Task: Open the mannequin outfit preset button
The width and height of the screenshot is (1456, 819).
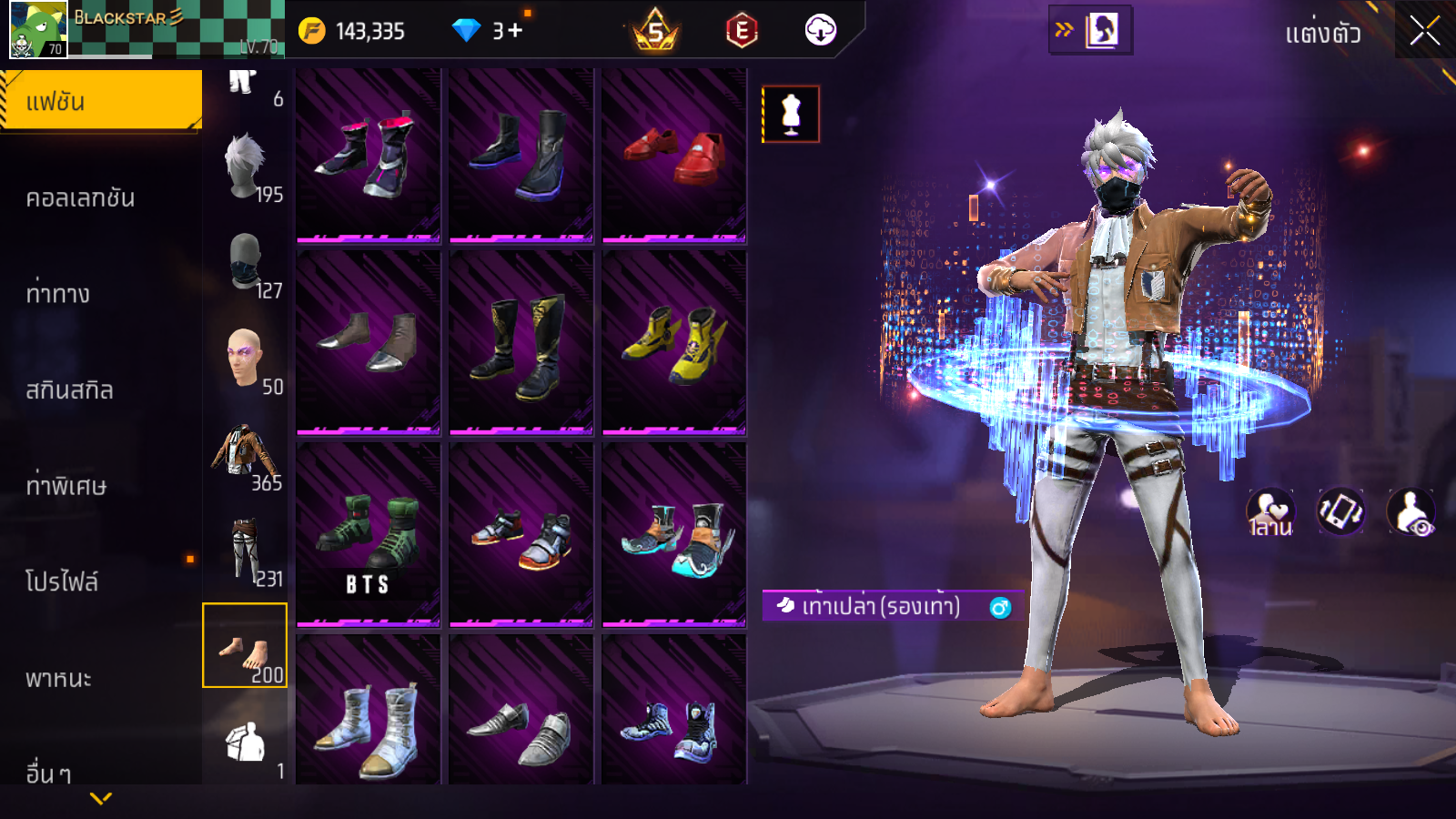Action: click(x=791, y=115)
